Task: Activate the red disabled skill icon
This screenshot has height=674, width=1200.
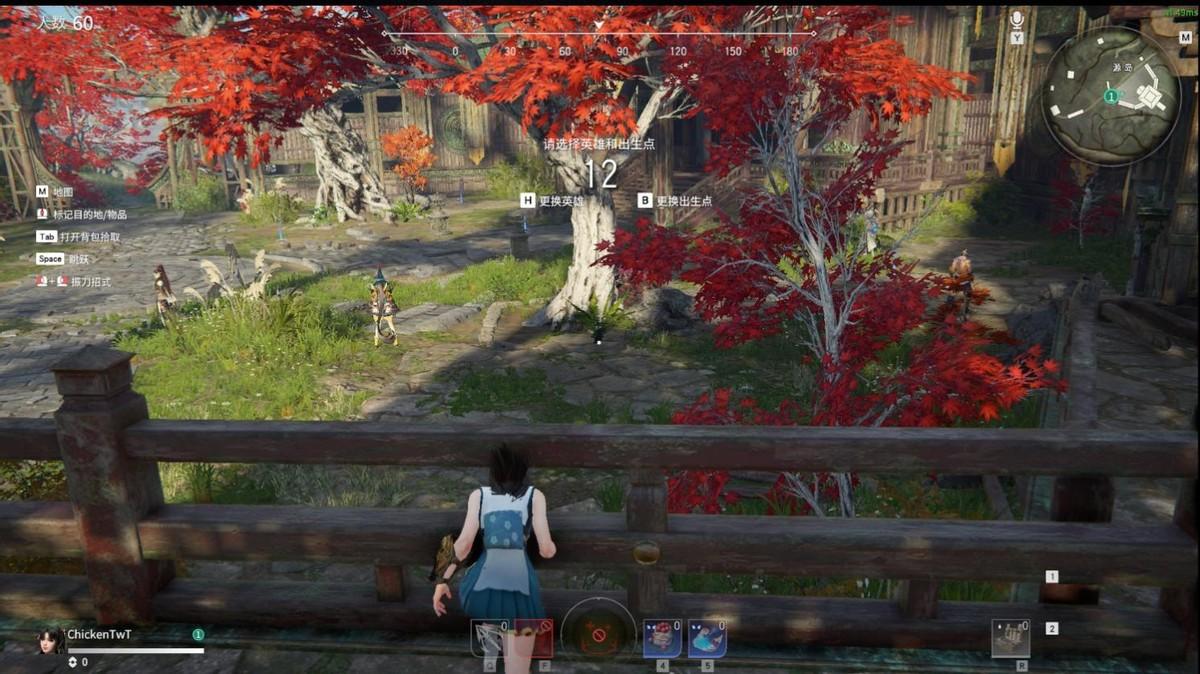Action: point(535,637)
